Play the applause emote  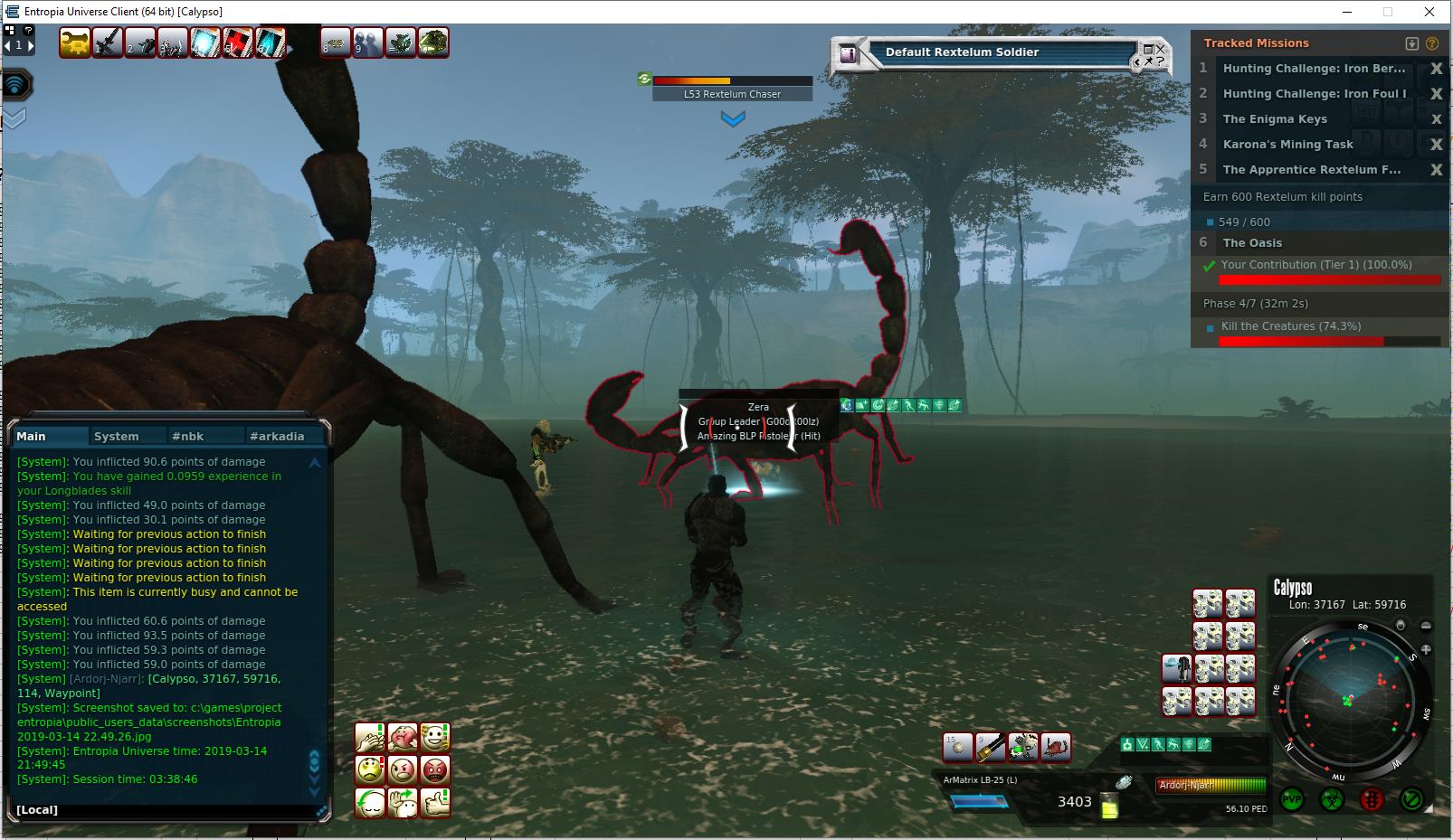(x=370, y=738)
